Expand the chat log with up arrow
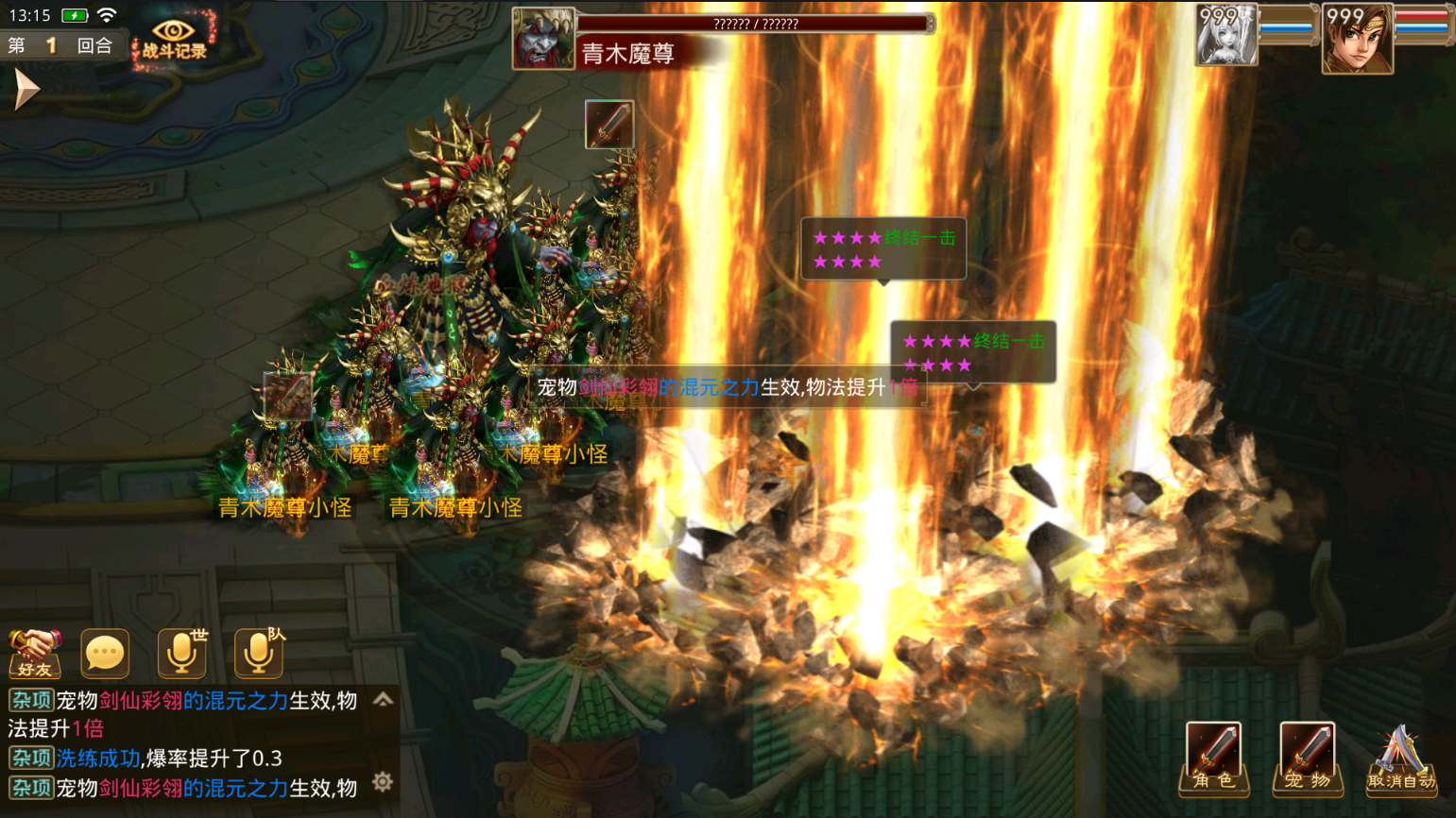The height and width of the screenshot is (818, 1456). [383, 700]
